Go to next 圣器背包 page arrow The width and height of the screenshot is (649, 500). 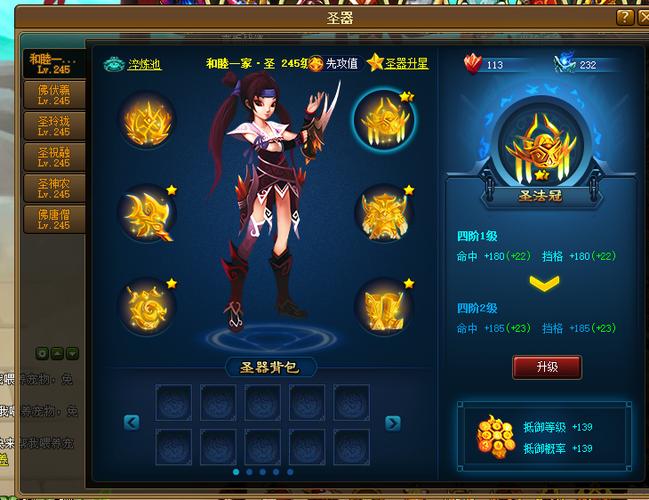(x=393, y=423)
